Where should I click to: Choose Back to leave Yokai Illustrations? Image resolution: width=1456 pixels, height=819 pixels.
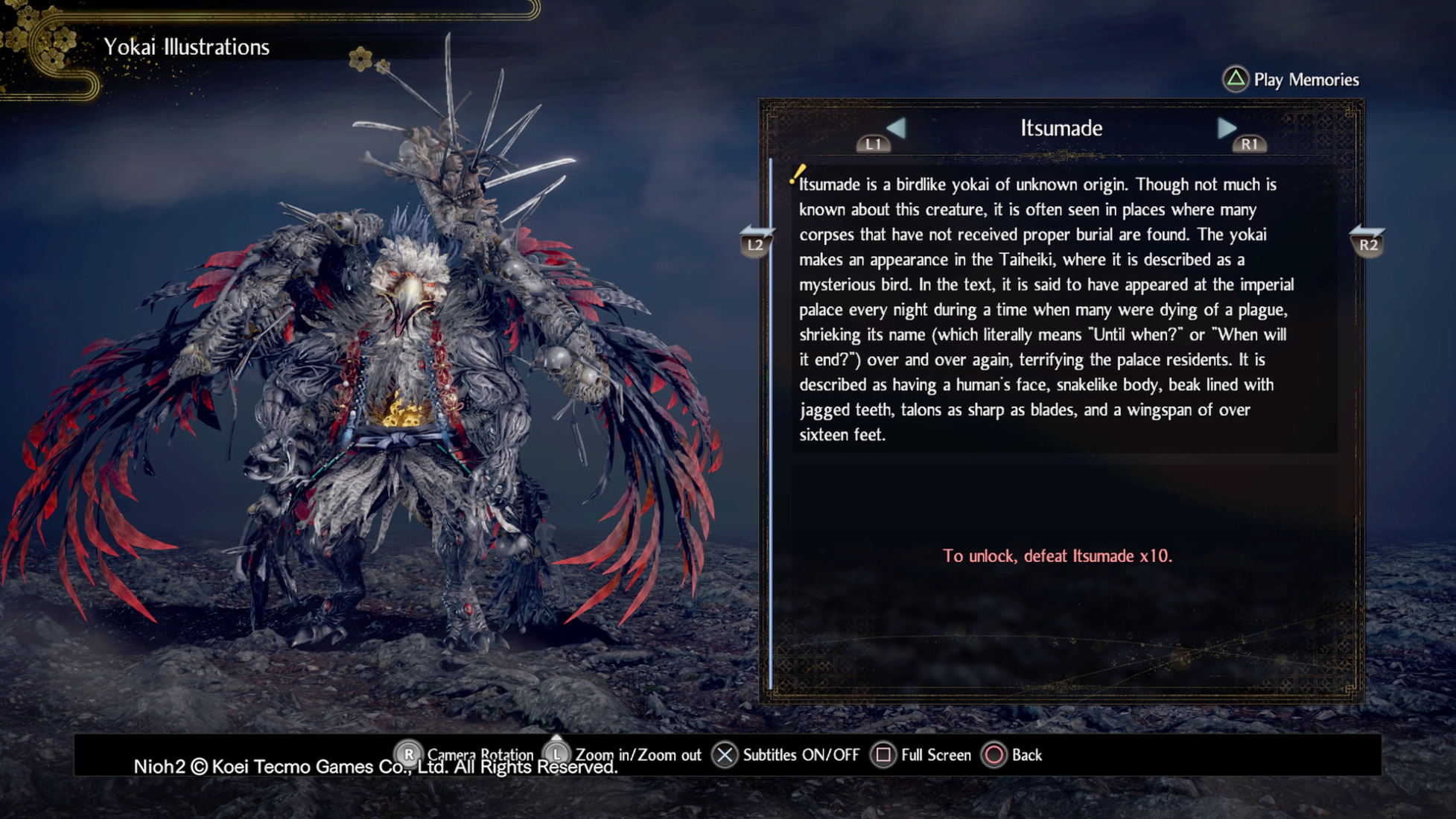1013,755
